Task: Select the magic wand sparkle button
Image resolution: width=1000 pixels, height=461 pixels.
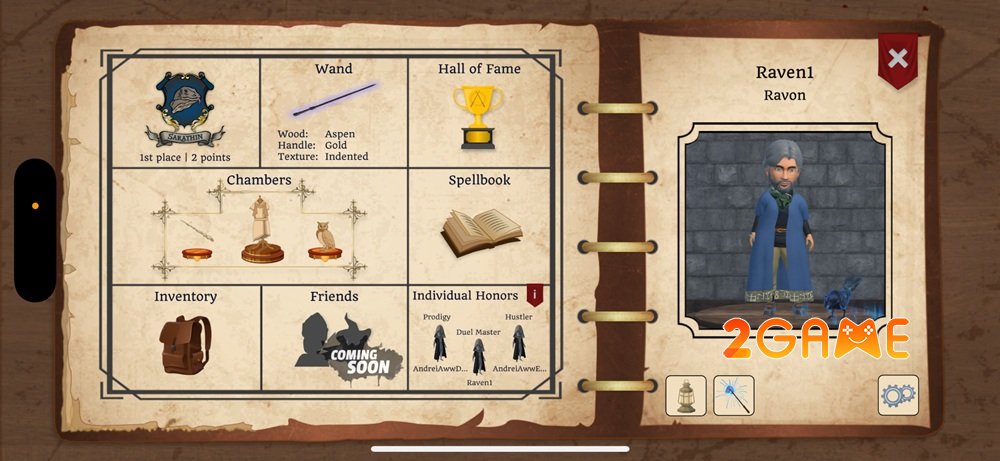Action: coord(733,395)
